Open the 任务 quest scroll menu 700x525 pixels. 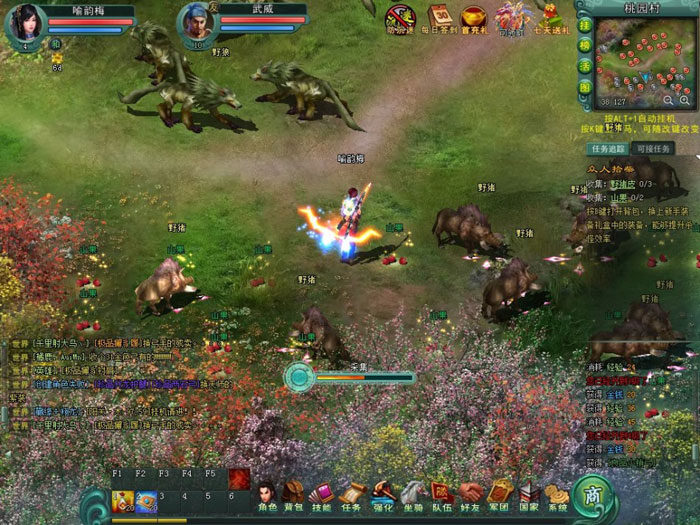point(351,494)
